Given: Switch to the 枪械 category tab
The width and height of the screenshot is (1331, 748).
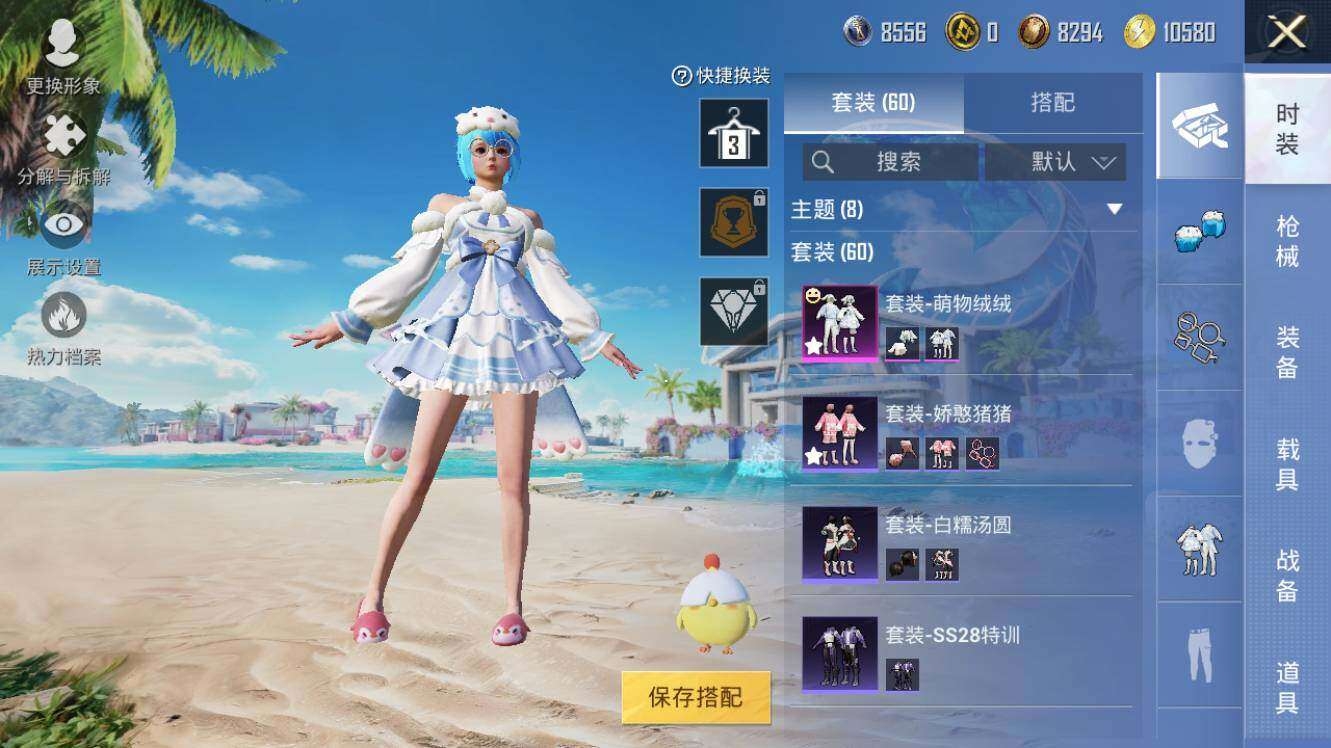Looking at the screenshot, I should click(1287, 242).
